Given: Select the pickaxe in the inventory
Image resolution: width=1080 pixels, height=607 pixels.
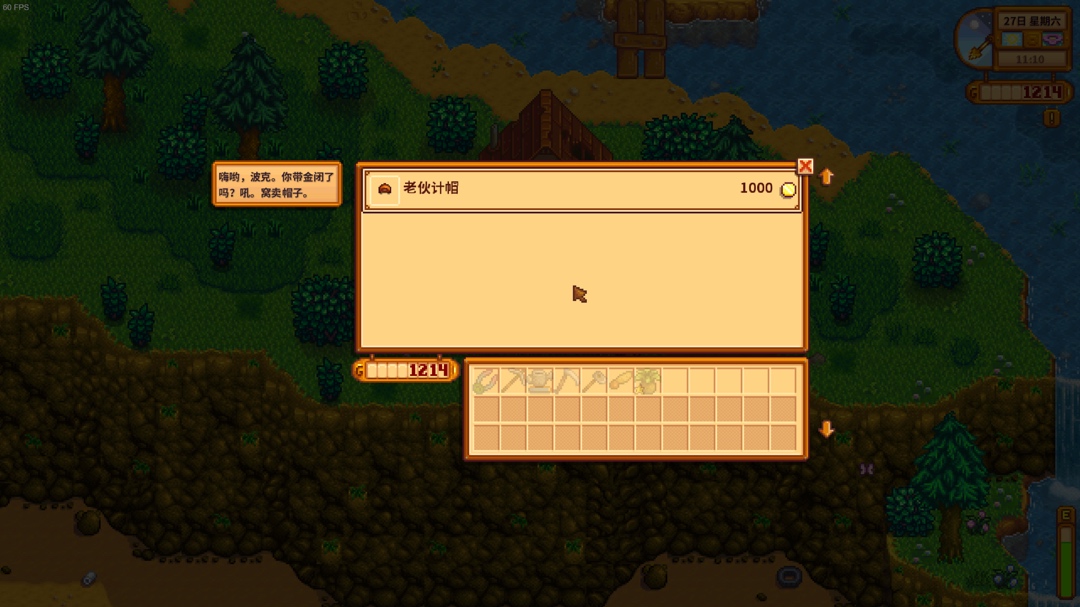Looking at the screenshot, I should pos(514,381).
